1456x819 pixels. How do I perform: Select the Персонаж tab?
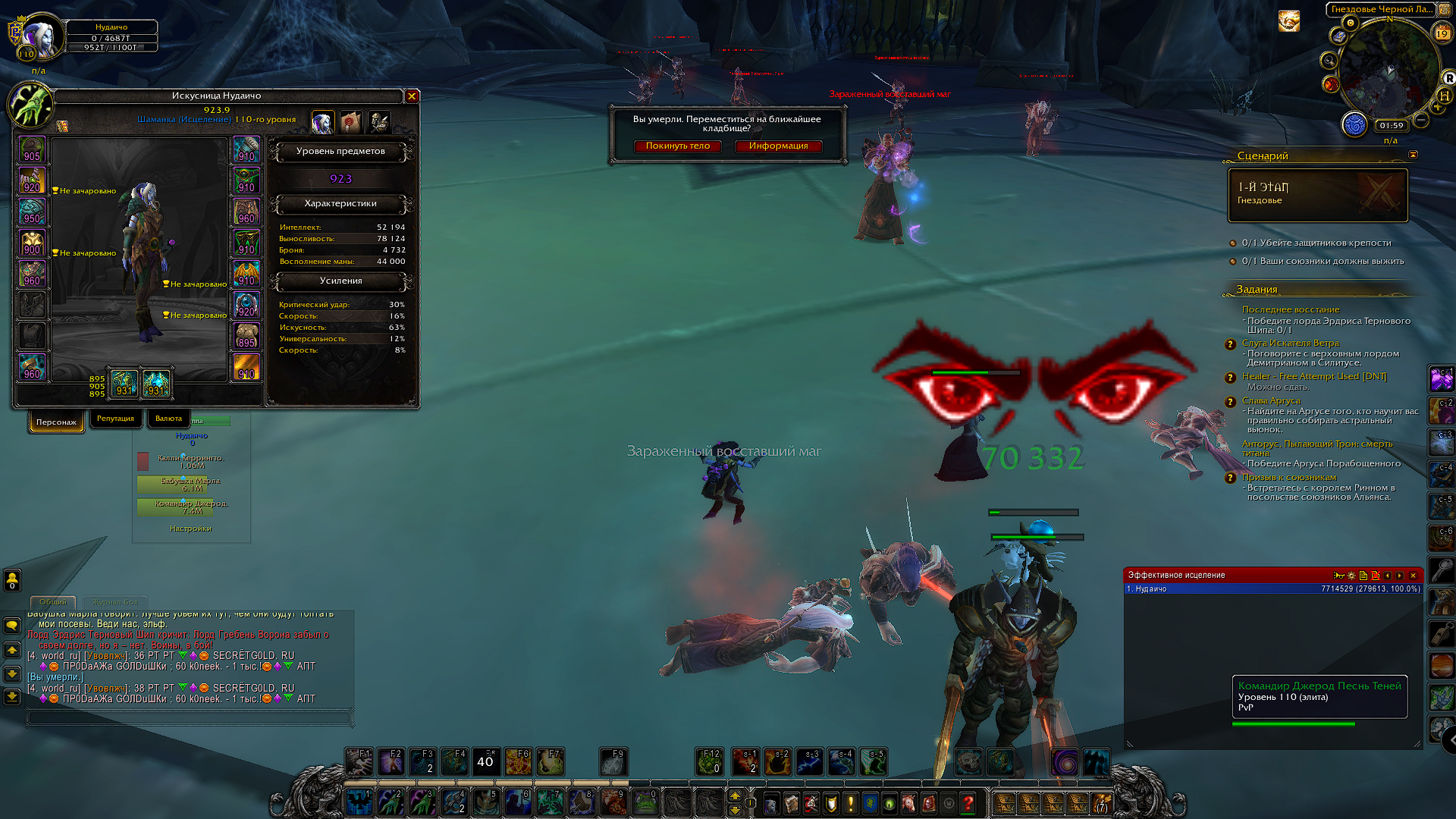(56, 422)
